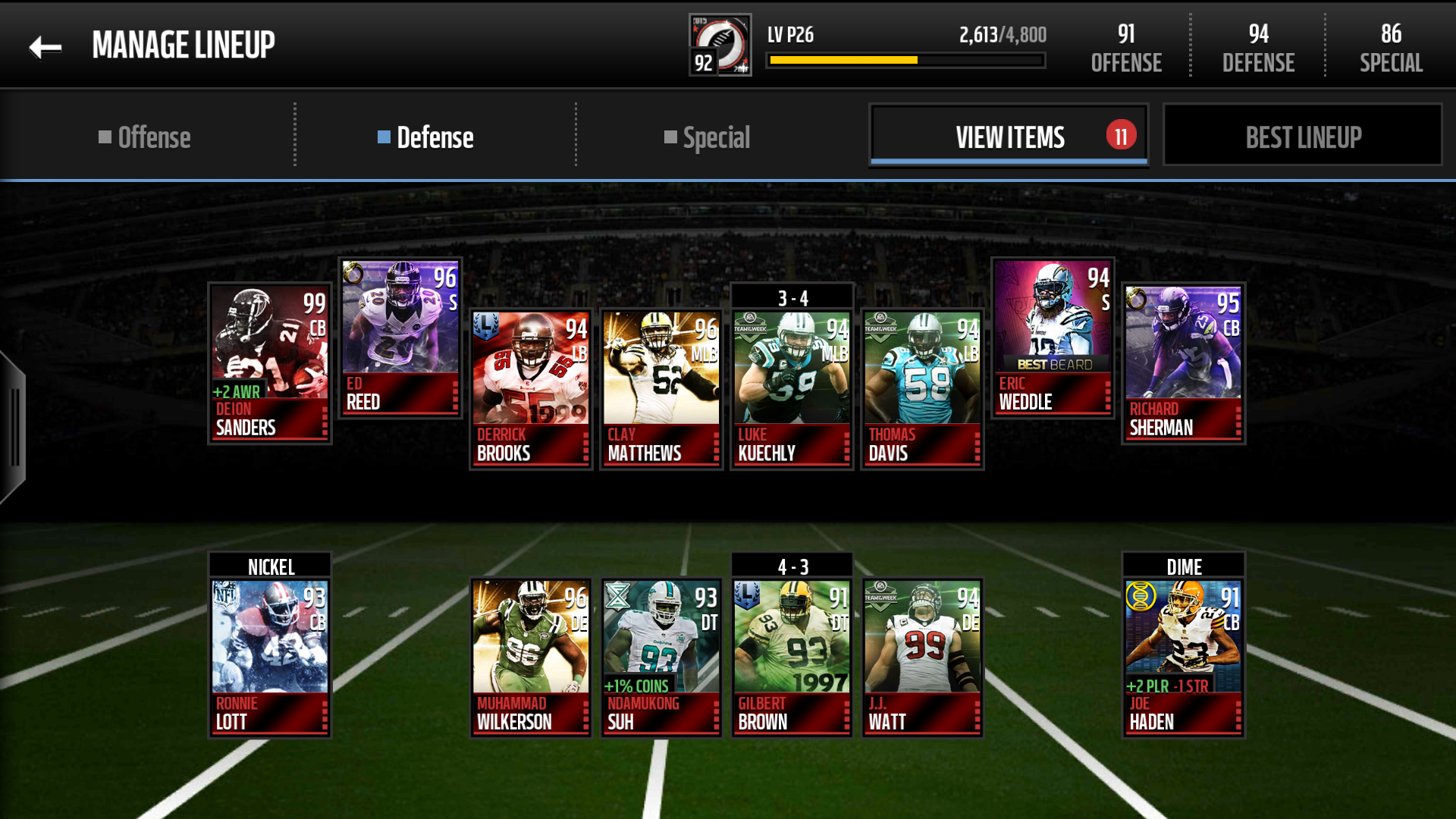Open the VIEW ITEMS panel
The height and width of the screenshot is (819, 1456).
[x=1009, y=136]
